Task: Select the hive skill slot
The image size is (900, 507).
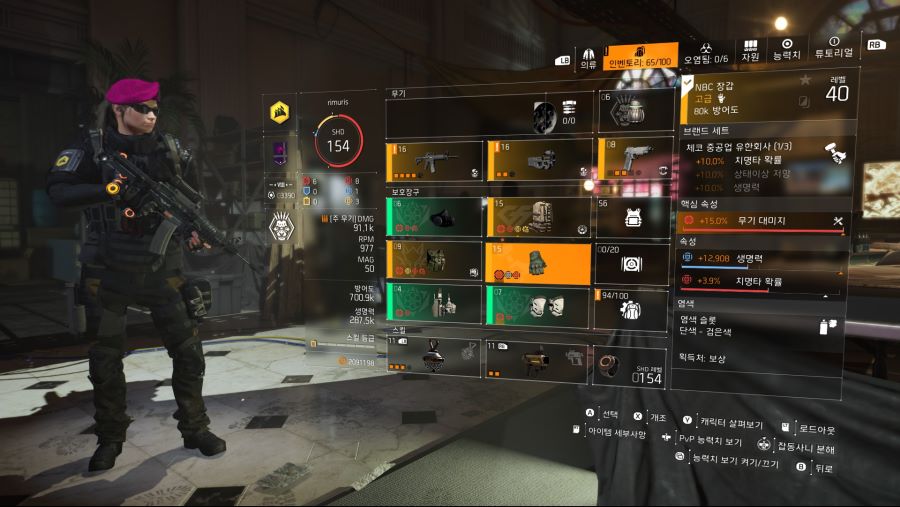Action: click(435, 357)
